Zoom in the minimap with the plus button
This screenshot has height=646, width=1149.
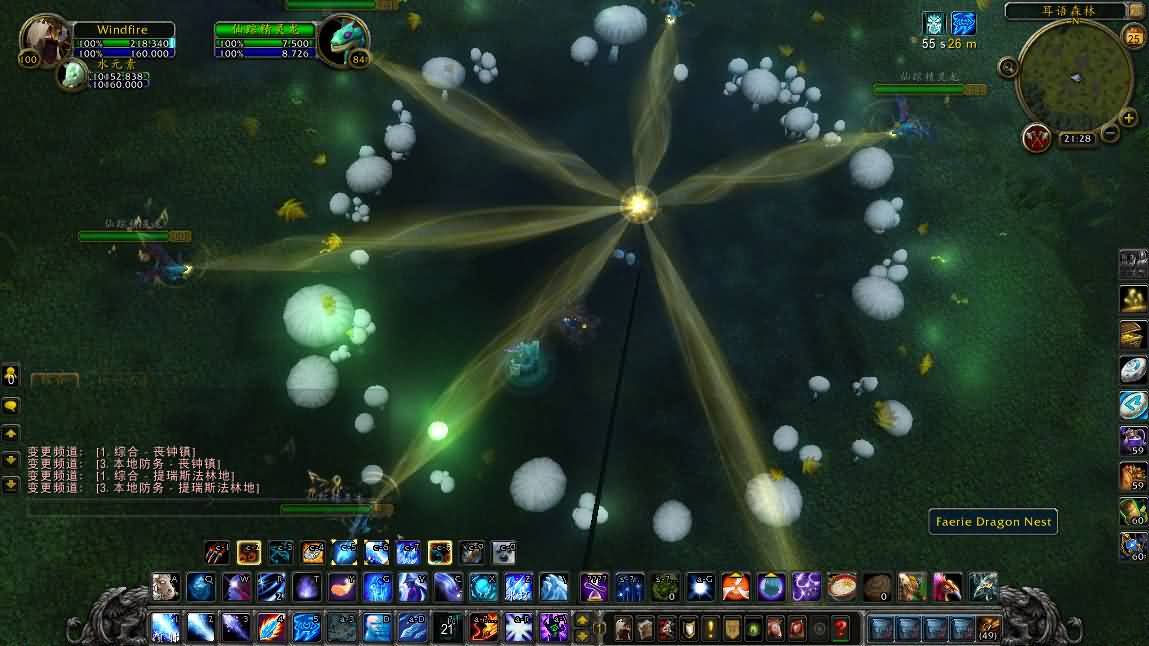click(1129, 118)
